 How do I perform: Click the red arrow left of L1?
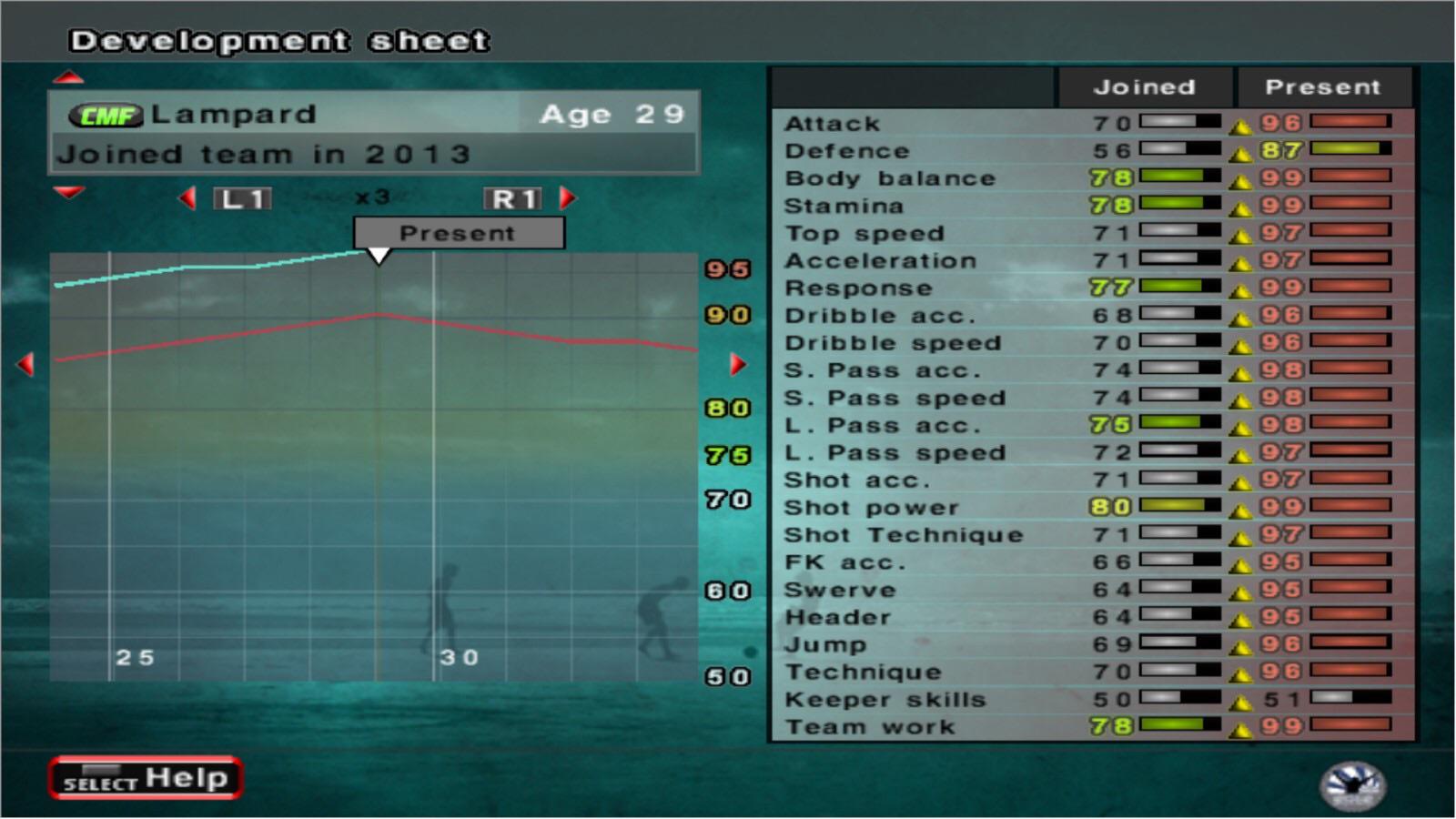tap(188, 197)
